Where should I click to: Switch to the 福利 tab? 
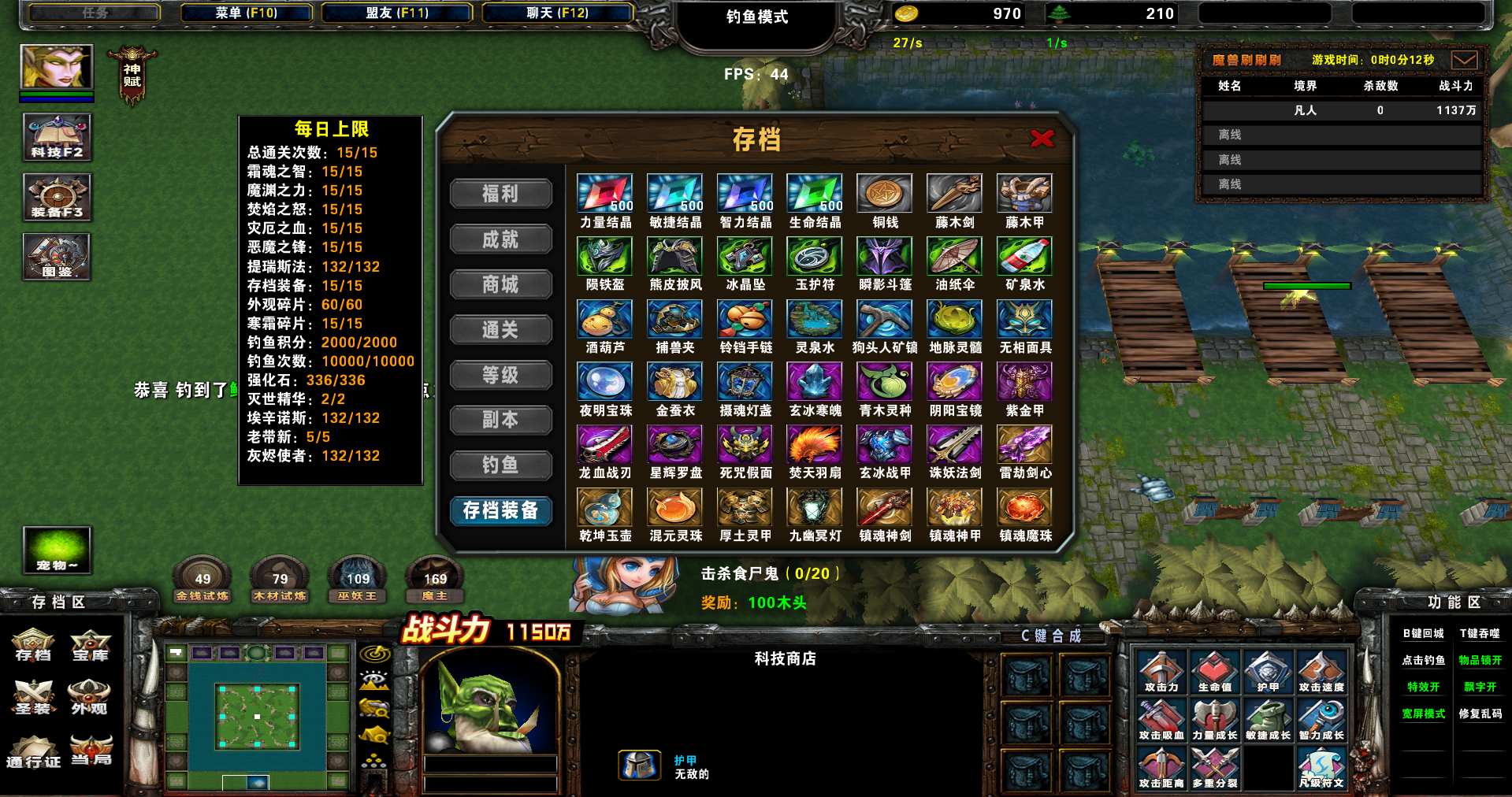(x=500, y=194)
